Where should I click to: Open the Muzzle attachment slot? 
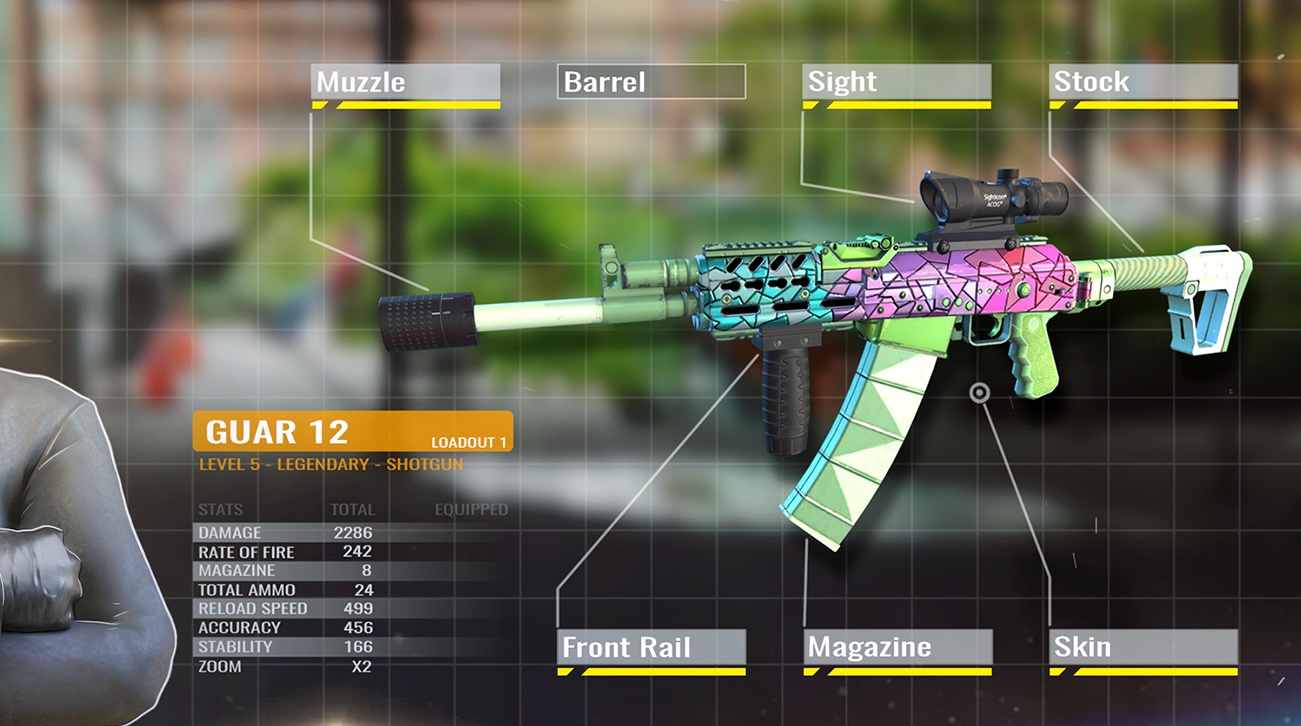coord(403,82)
